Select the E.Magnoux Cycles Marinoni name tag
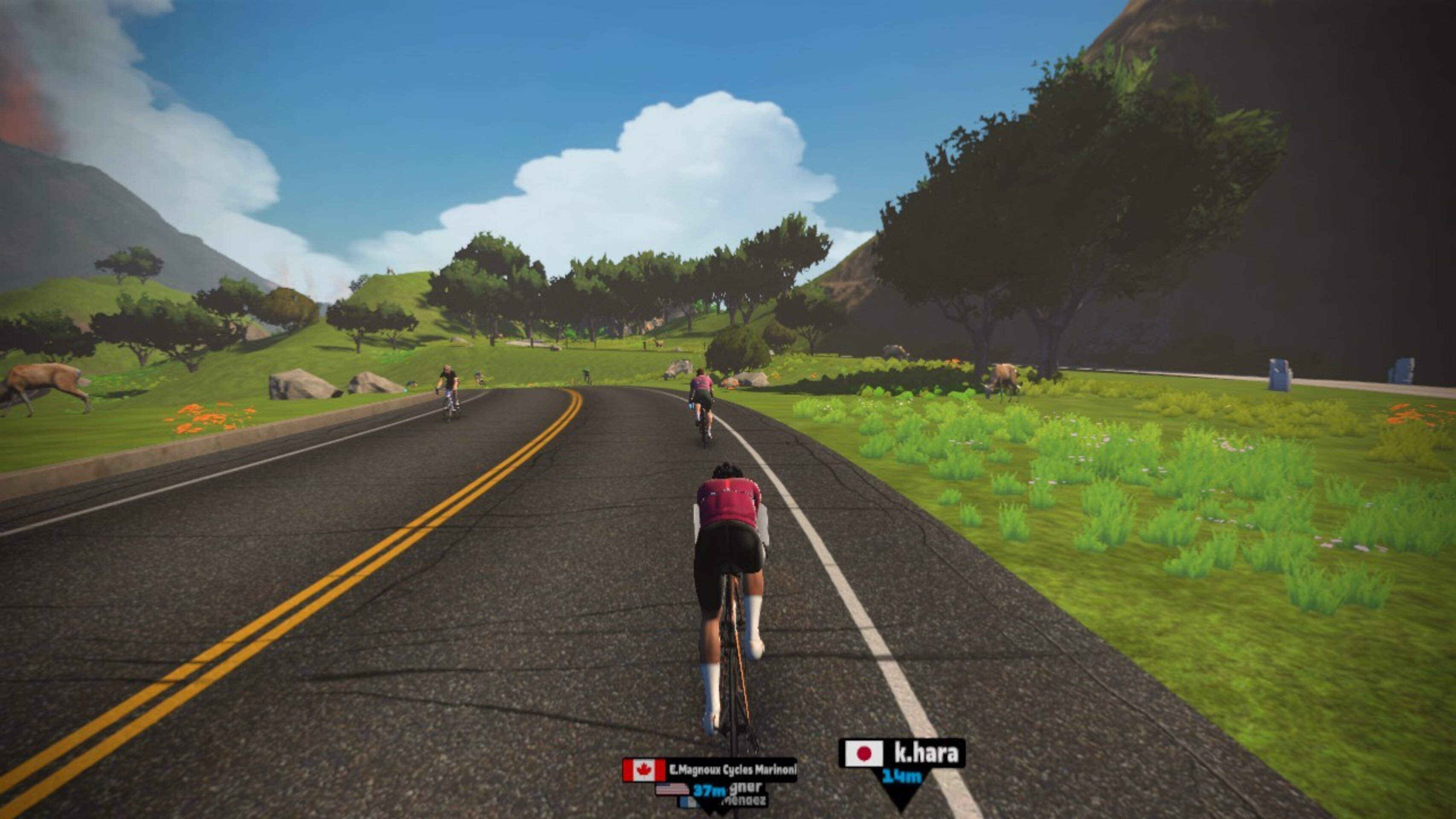 (x=710, y=770)
